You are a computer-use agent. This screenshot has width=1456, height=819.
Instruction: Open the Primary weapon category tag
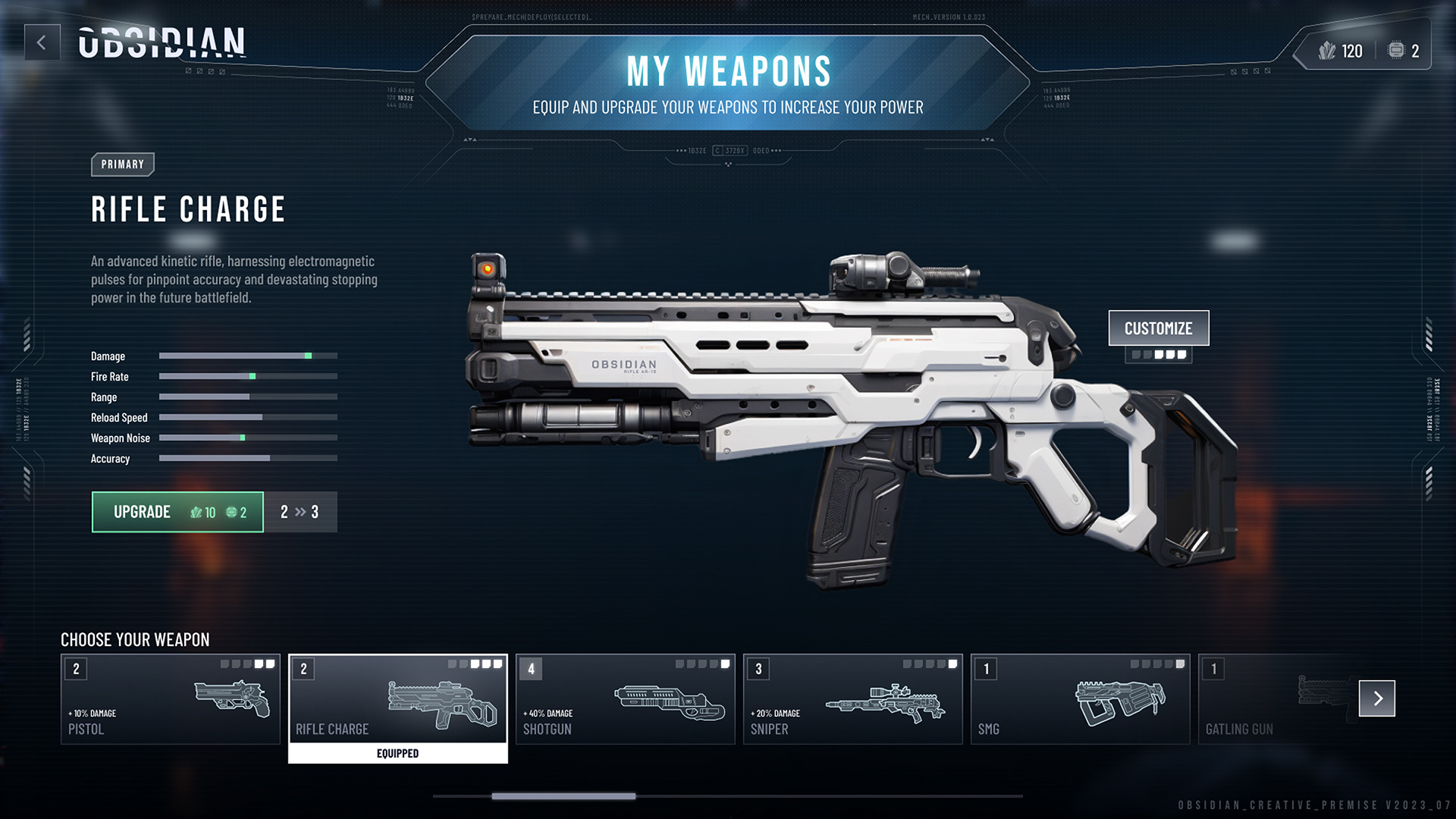coord(122,165)
